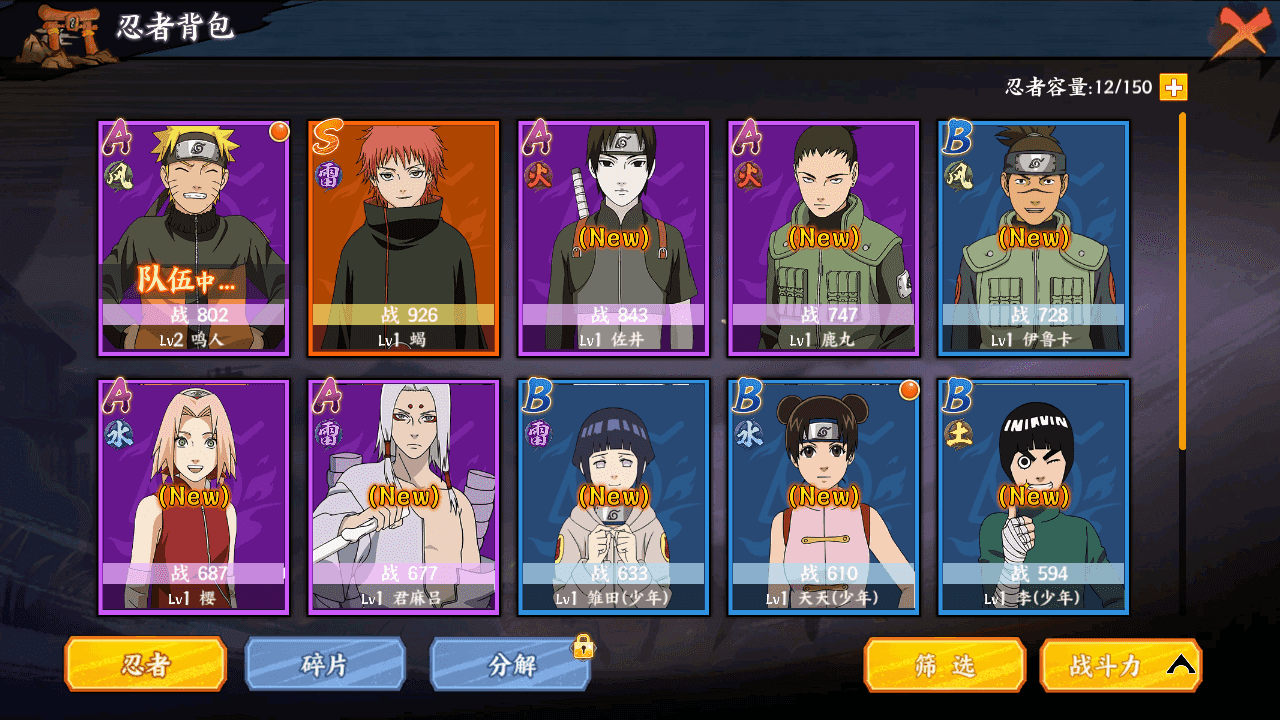Open the locked 分解 tab

[x=511, y=665]
